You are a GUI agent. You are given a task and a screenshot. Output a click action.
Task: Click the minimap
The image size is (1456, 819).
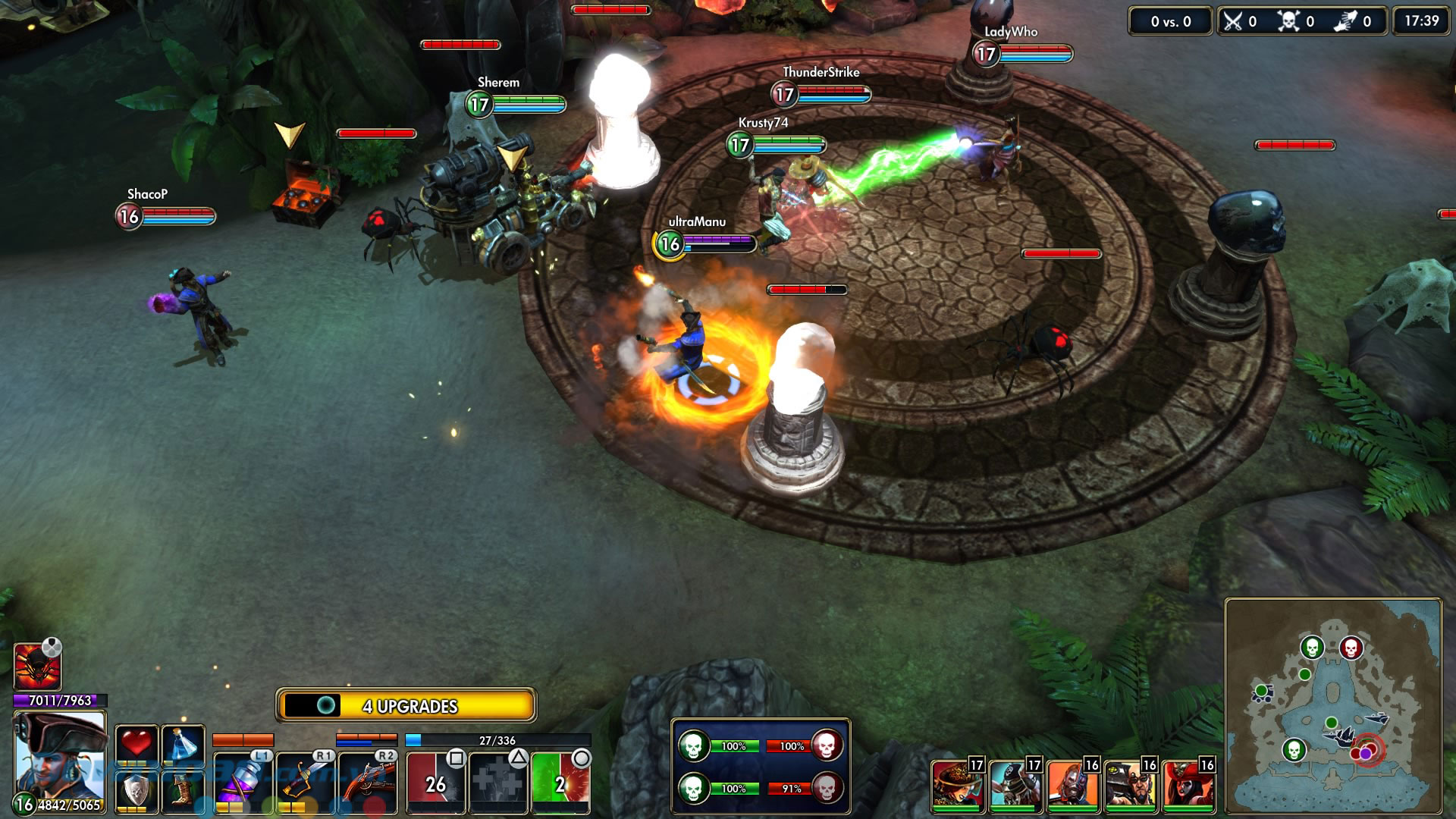(x=1332, y=706)
